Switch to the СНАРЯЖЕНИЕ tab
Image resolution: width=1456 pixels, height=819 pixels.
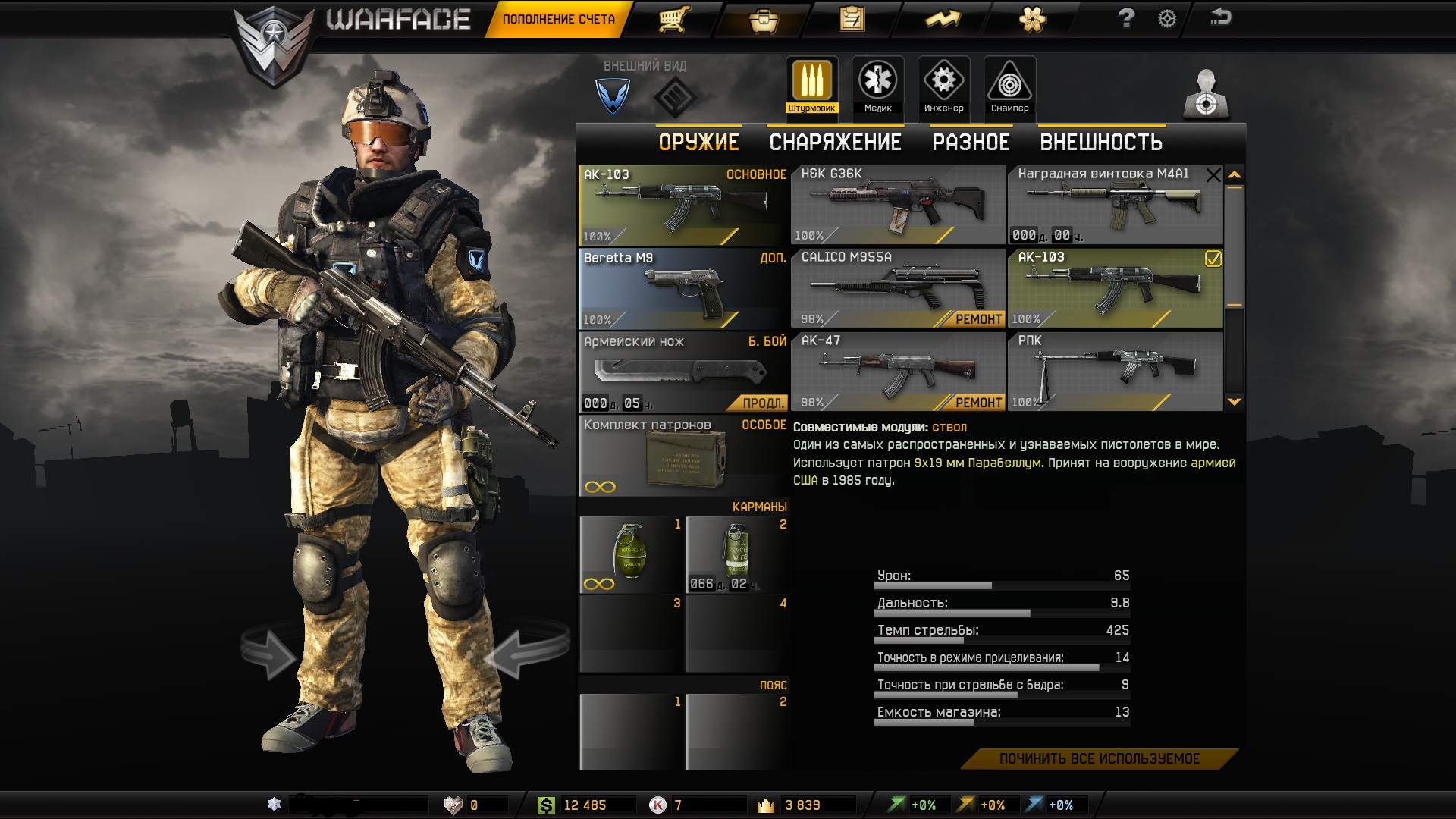835,143
